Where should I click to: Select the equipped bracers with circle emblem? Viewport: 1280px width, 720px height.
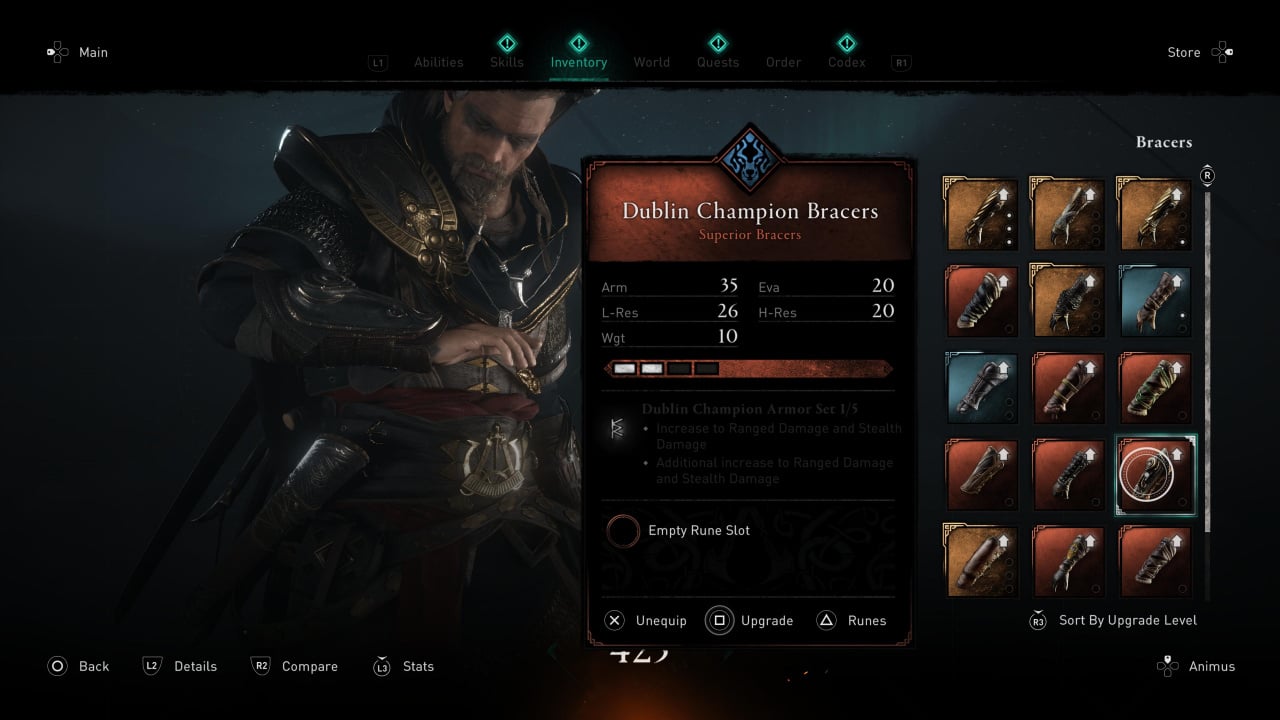click(x=1155, y=475)
